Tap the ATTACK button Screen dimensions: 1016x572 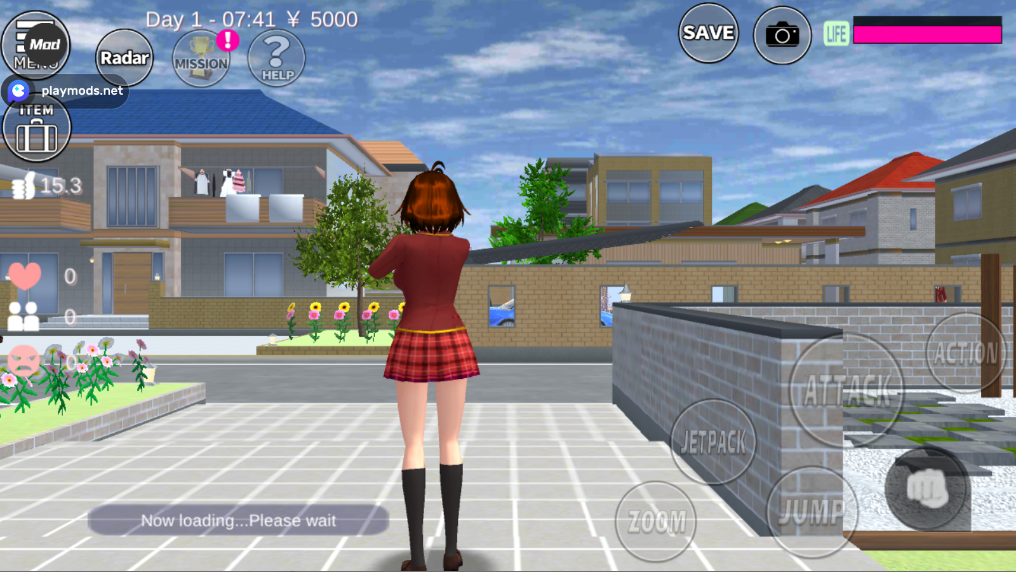(x=846, y=387)
